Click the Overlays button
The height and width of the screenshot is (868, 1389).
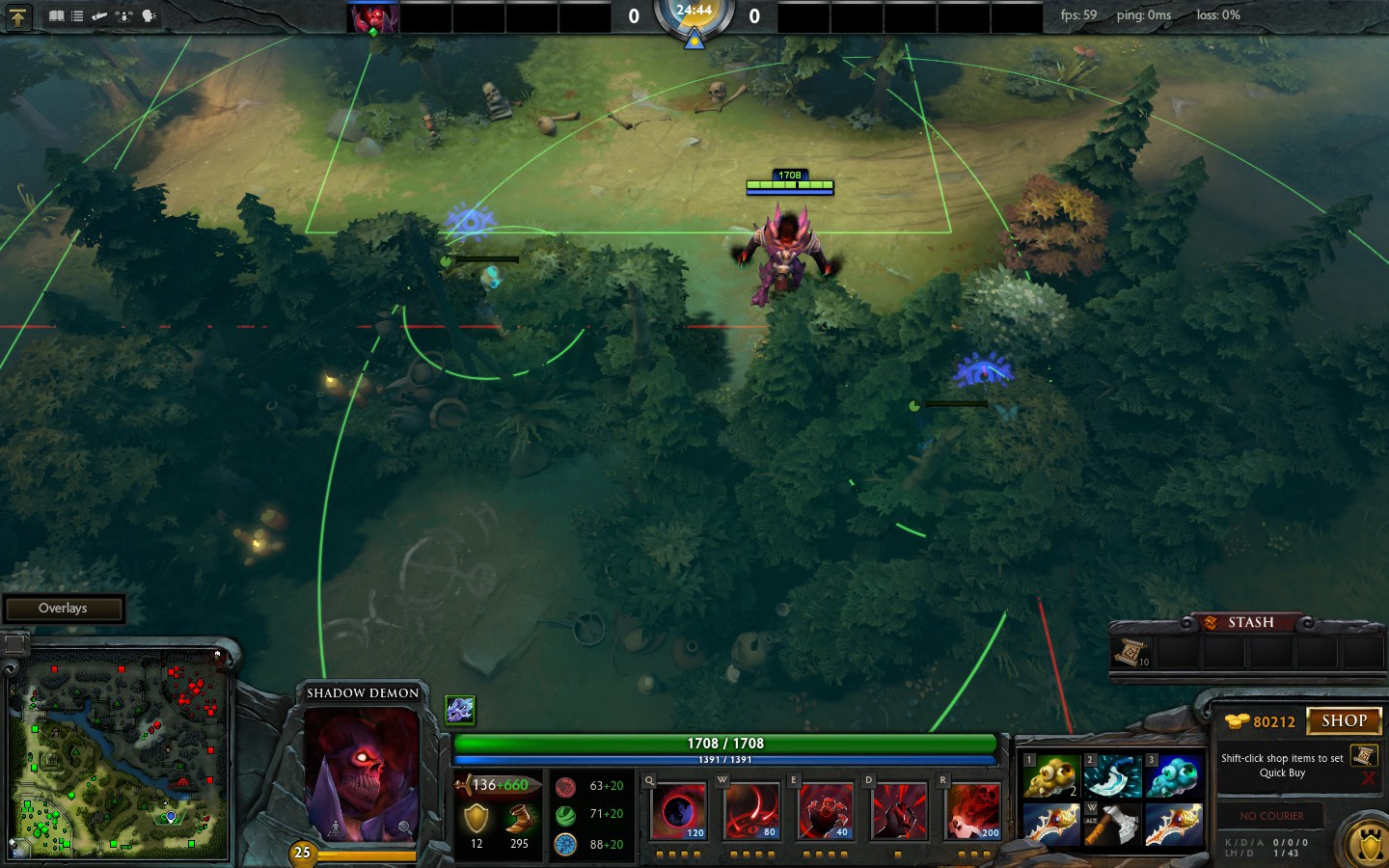pos(64,609)
